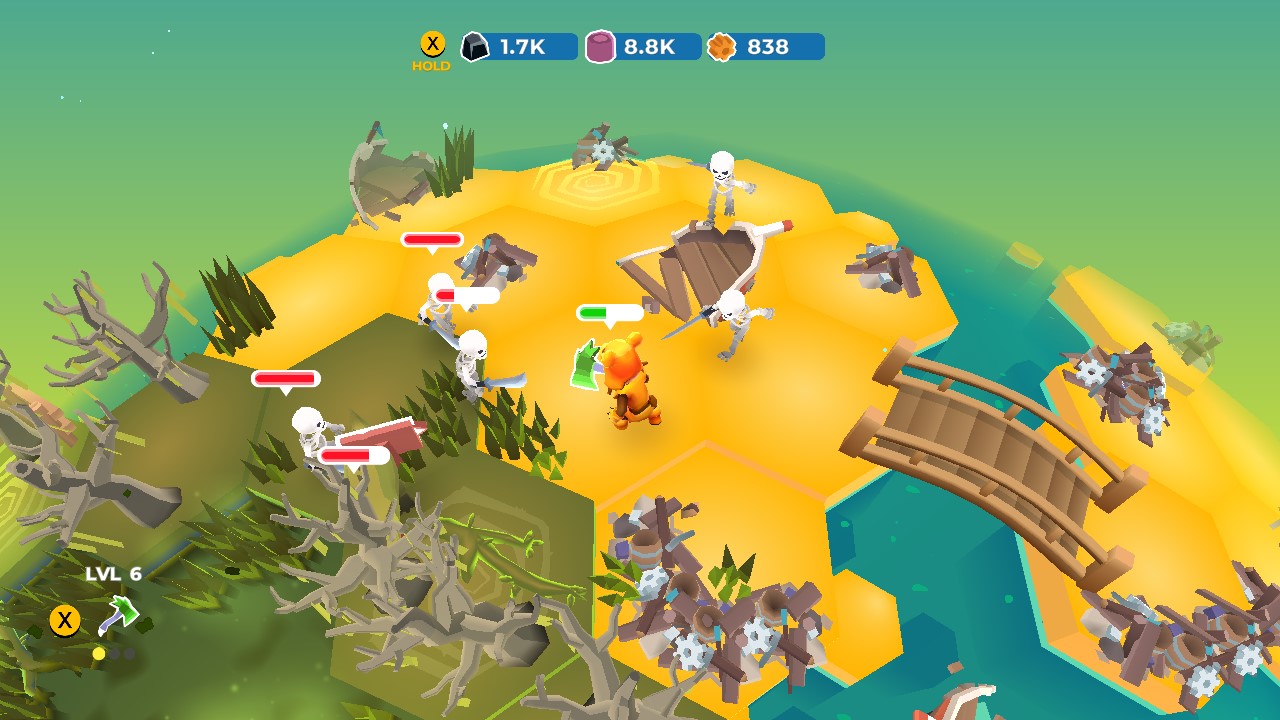Click the first empty upgrade progress dot
This screenshot has height=720, width=1280.
point(115,653)
